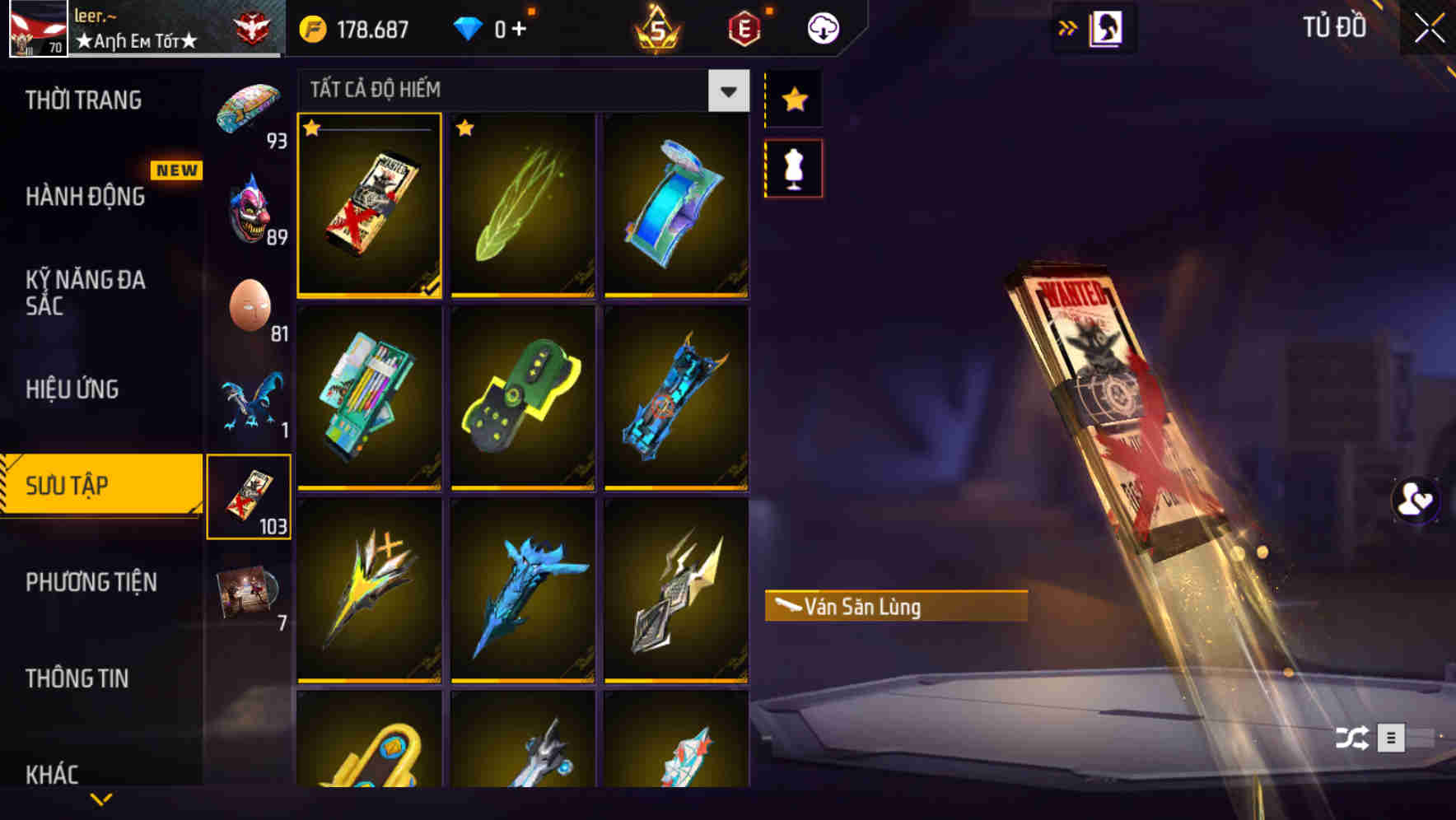Click the double-arrow collapse icon near portrait

pos(1067,26)
